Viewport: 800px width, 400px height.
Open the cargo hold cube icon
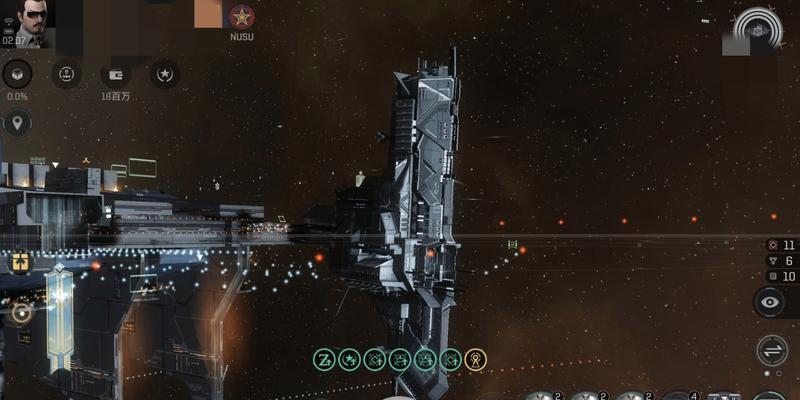tap(17, 74)
